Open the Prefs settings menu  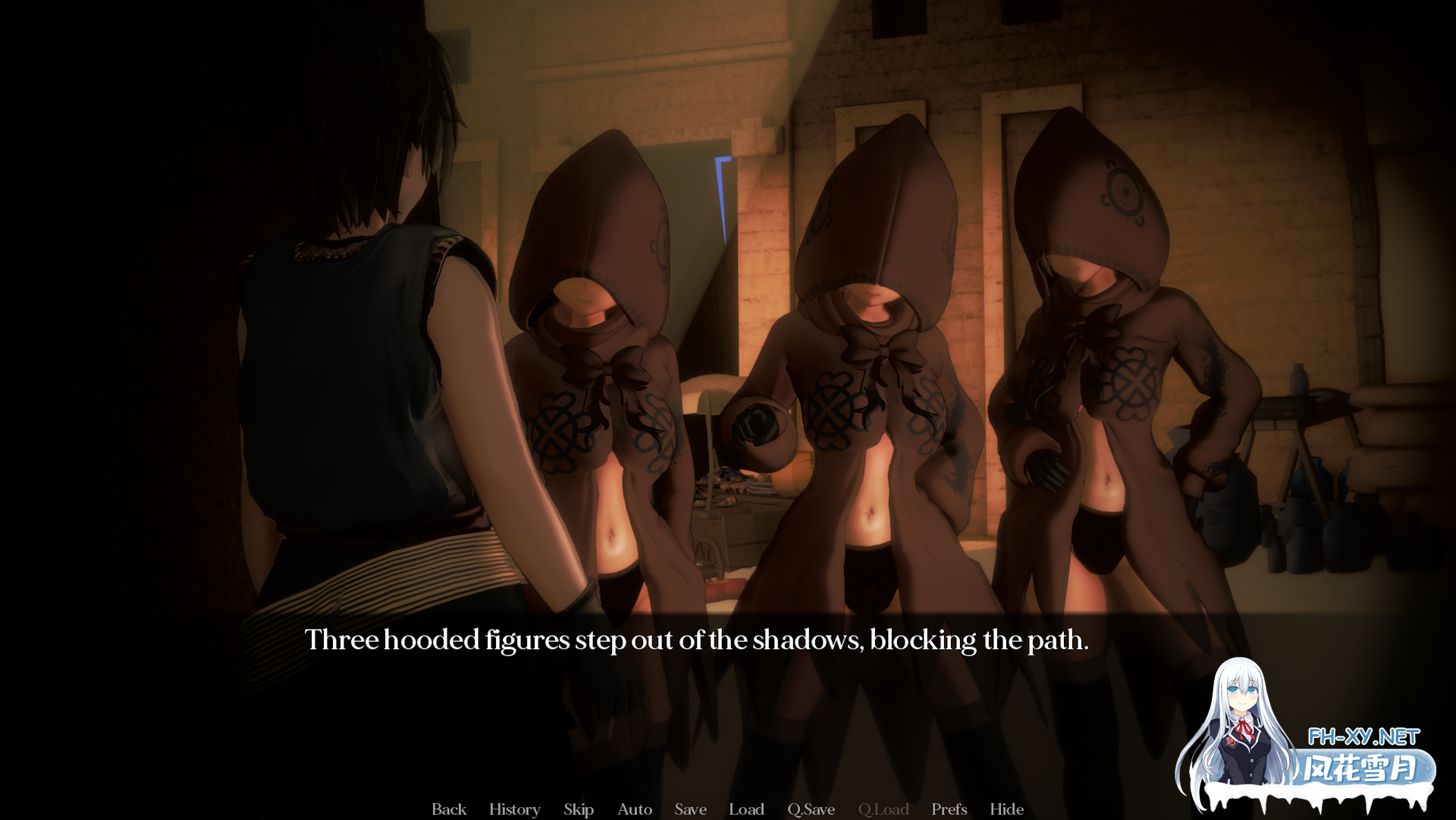949,809
